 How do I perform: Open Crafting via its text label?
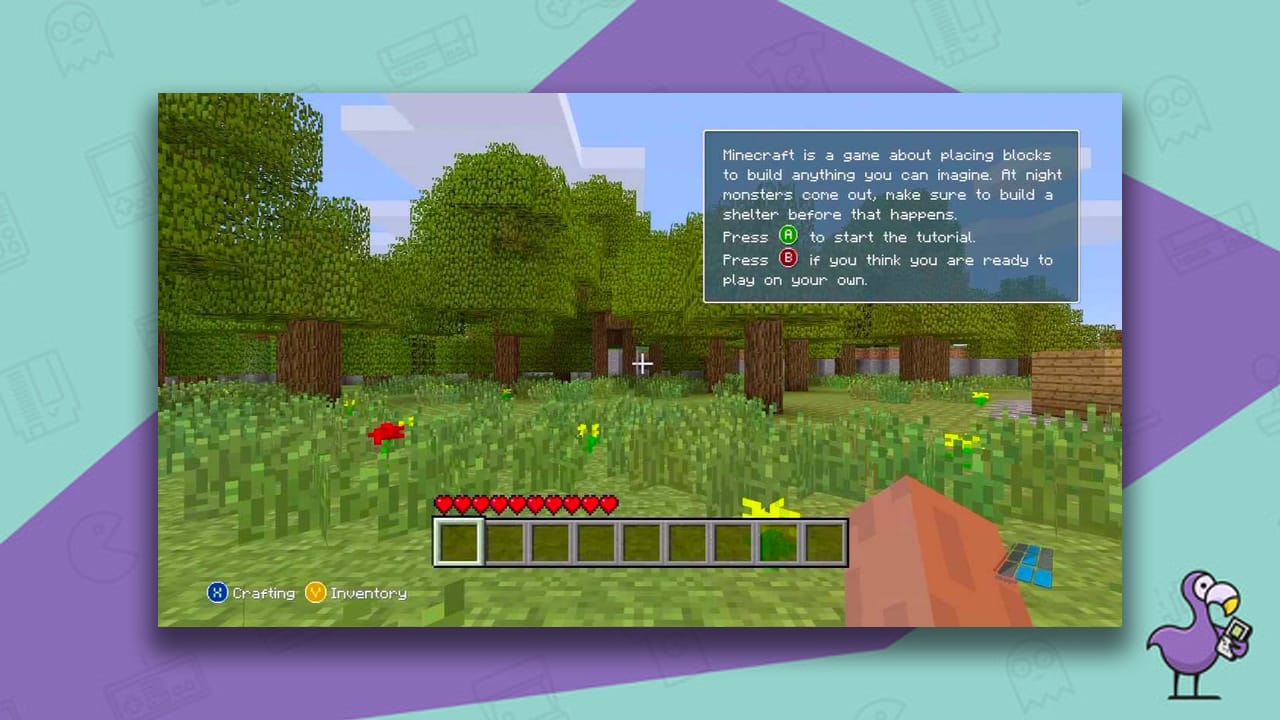(263, 592)
